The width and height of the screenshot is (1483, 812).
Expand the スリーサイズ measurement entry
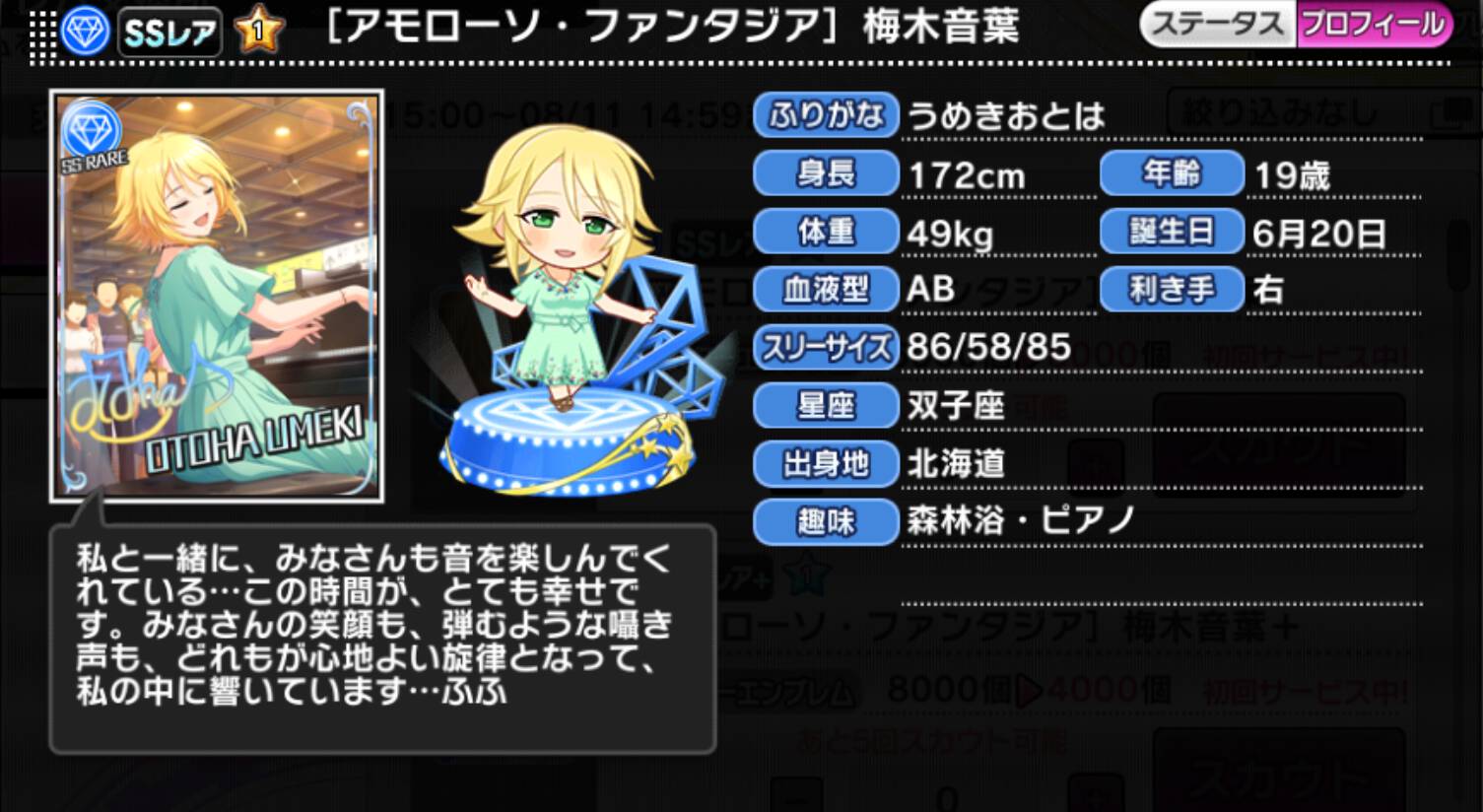click(x=825, y=348)
